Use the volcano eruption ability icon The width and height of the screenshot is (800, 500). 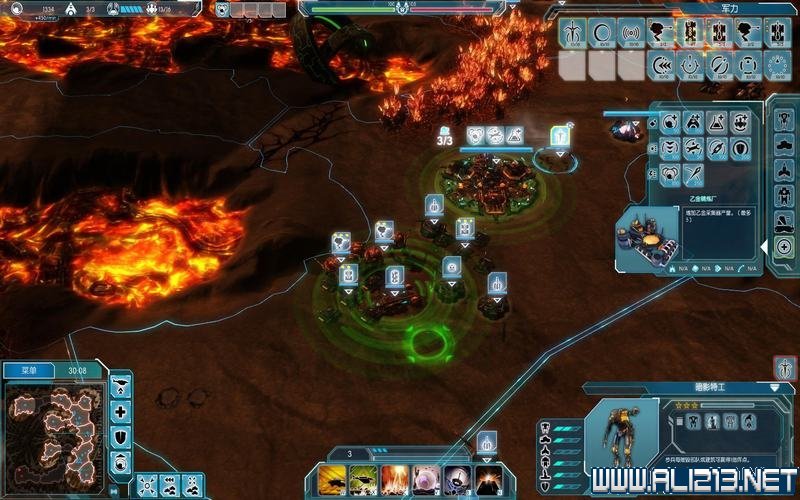coord(490,479)
